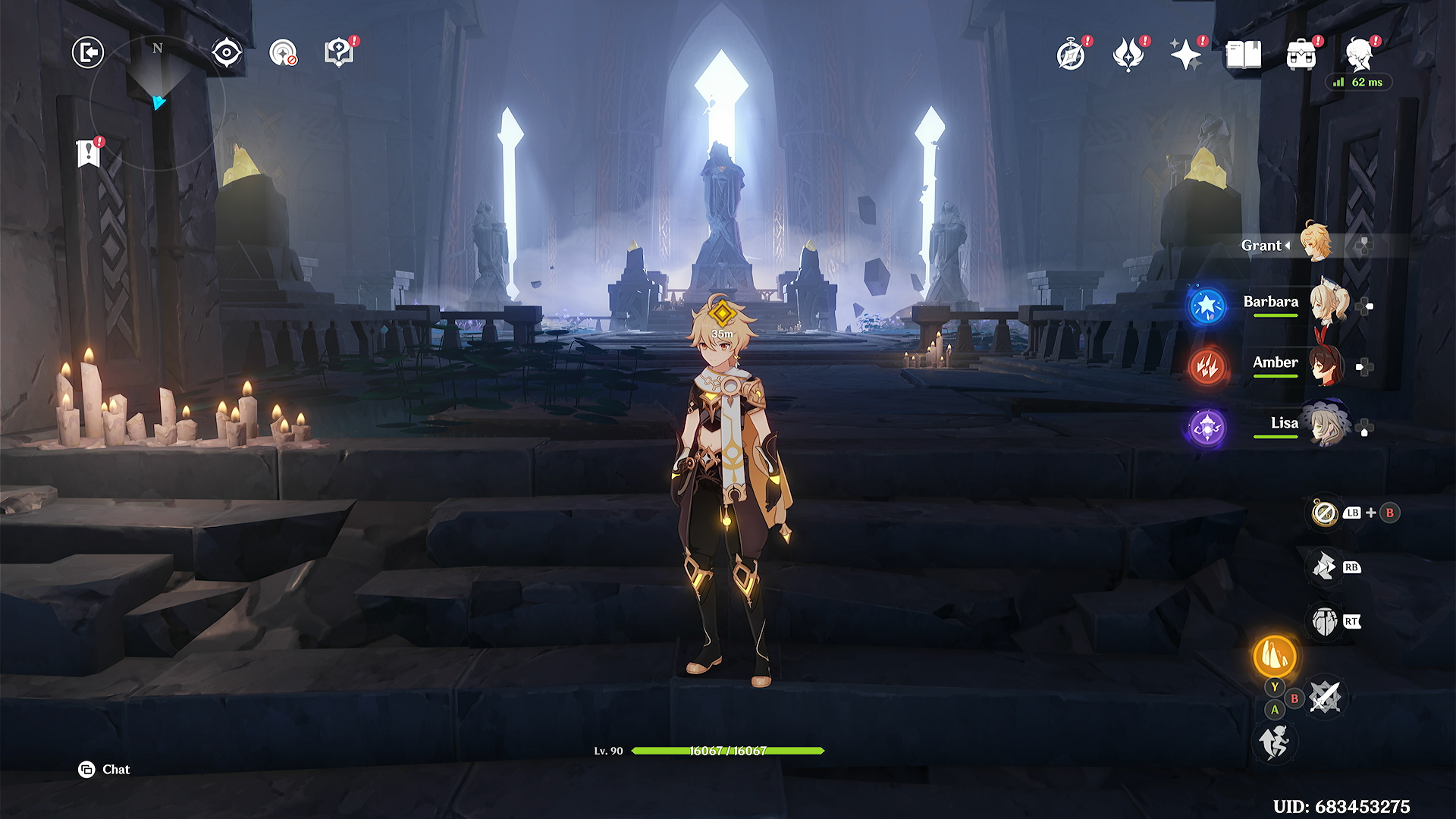Image resolution: width=1456 pixels, height=819 pixels.
Task: Open the Wish four-pointed star icon
Action: click(1185, 55)
